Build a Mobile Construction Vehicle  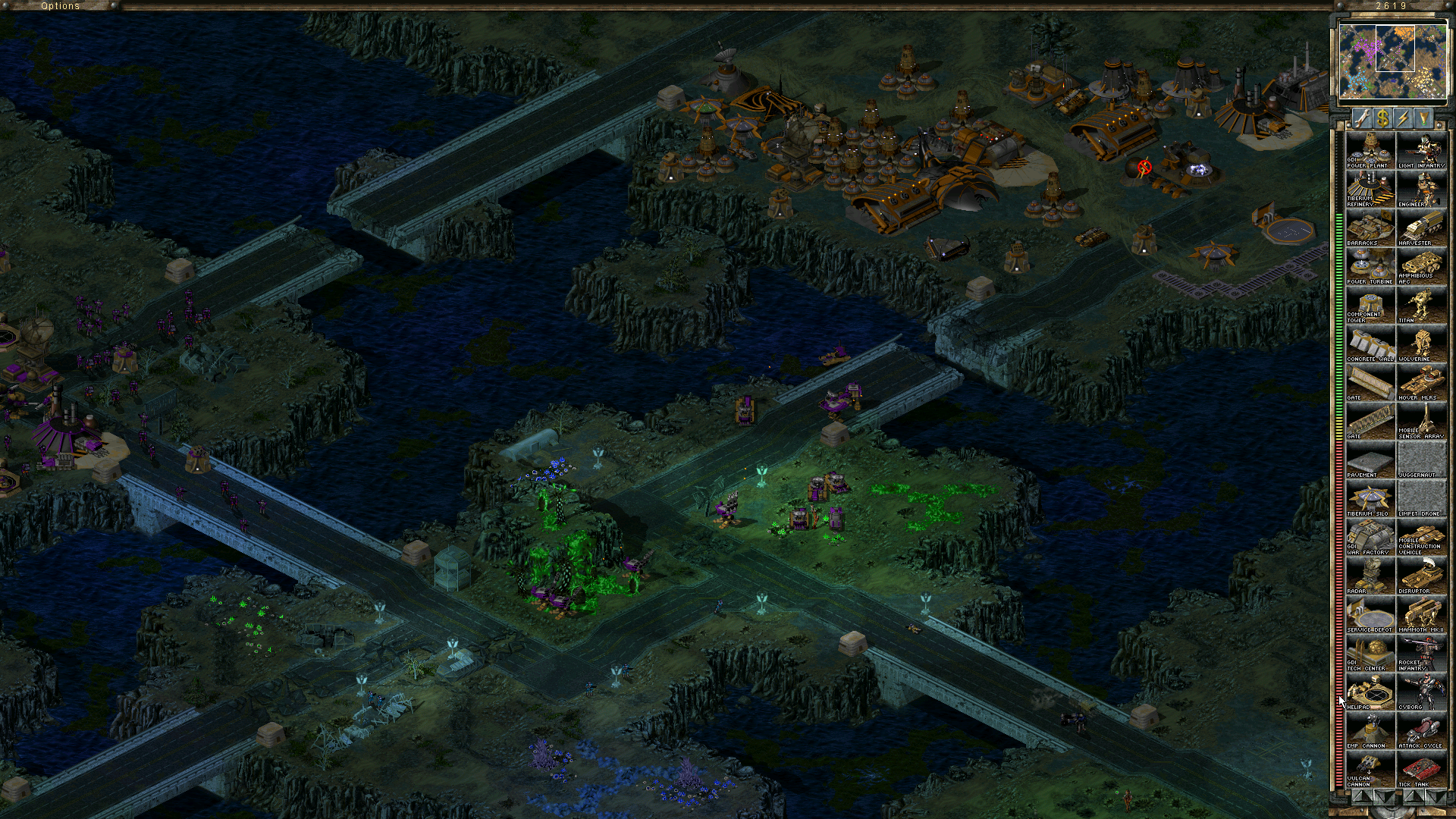coord(1421,537)
